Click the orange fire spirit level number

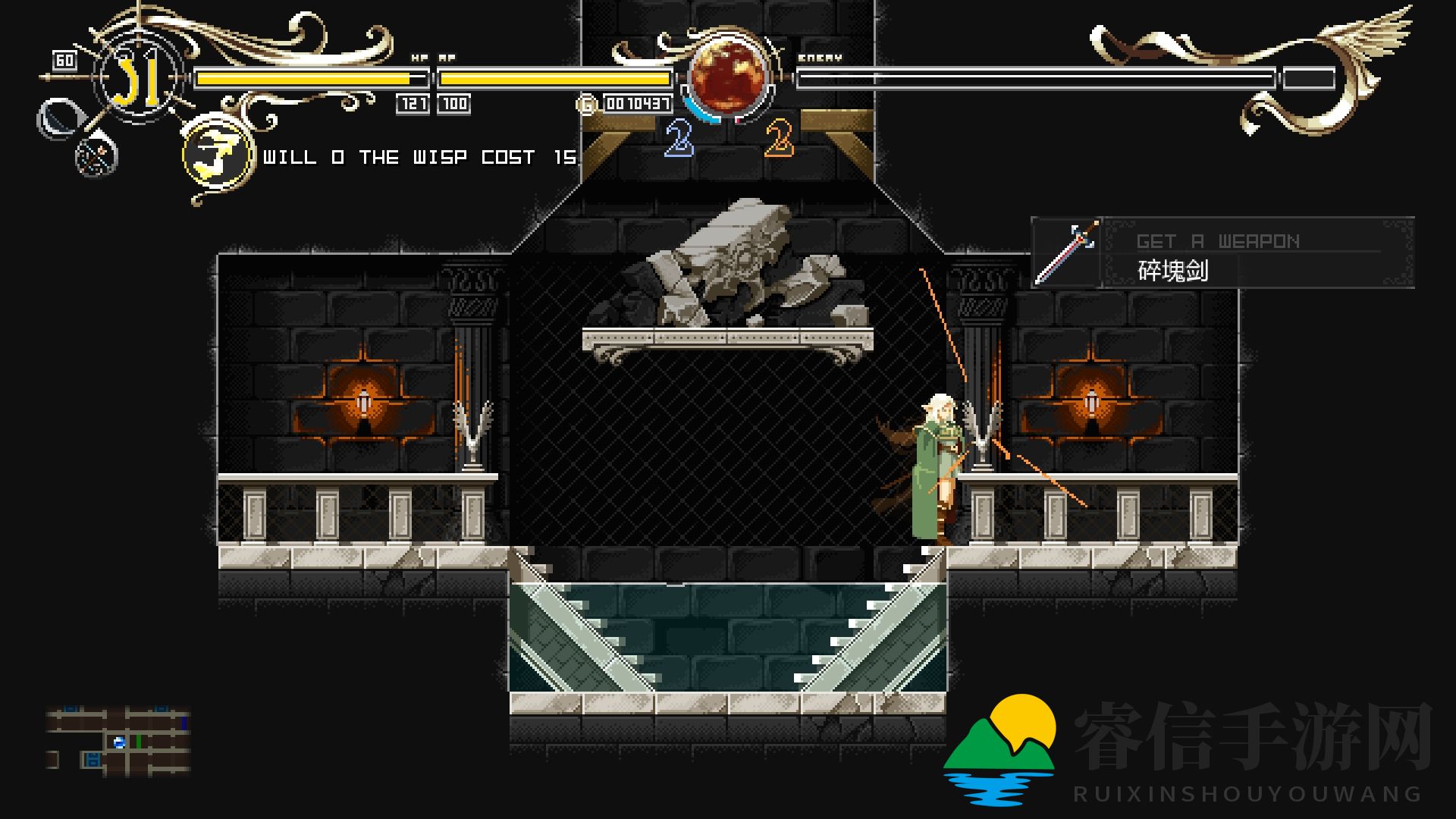(779, 139)
